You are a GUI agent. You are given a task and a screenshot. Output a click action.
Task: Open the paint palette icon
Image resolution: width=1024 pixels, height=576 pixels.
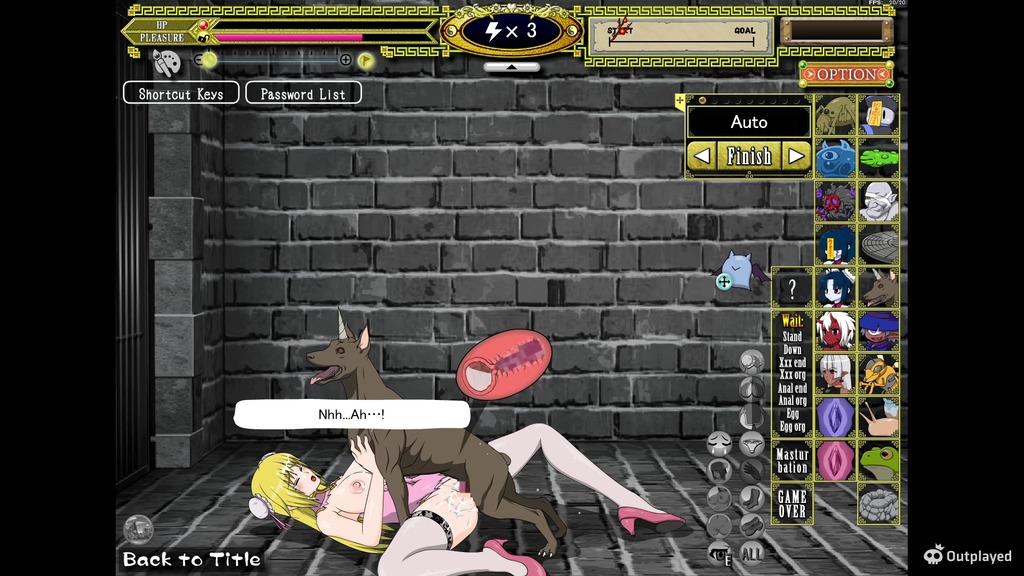(x=165, y=61)
